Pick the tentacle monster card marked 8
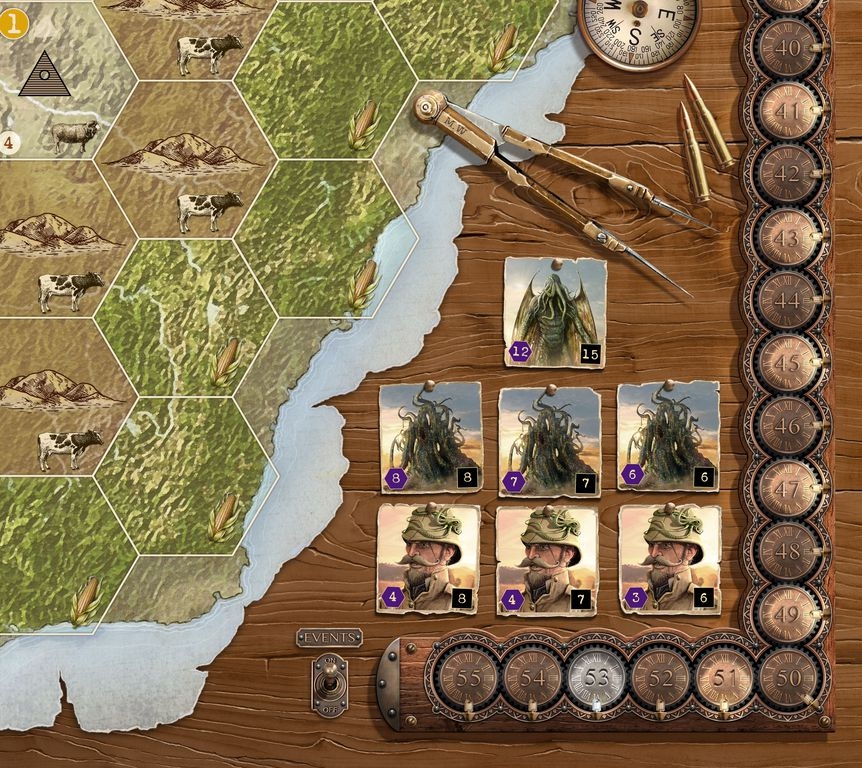The width and height of the screenshot is (862, 768). pyautogui.click(x=430, y=437)
